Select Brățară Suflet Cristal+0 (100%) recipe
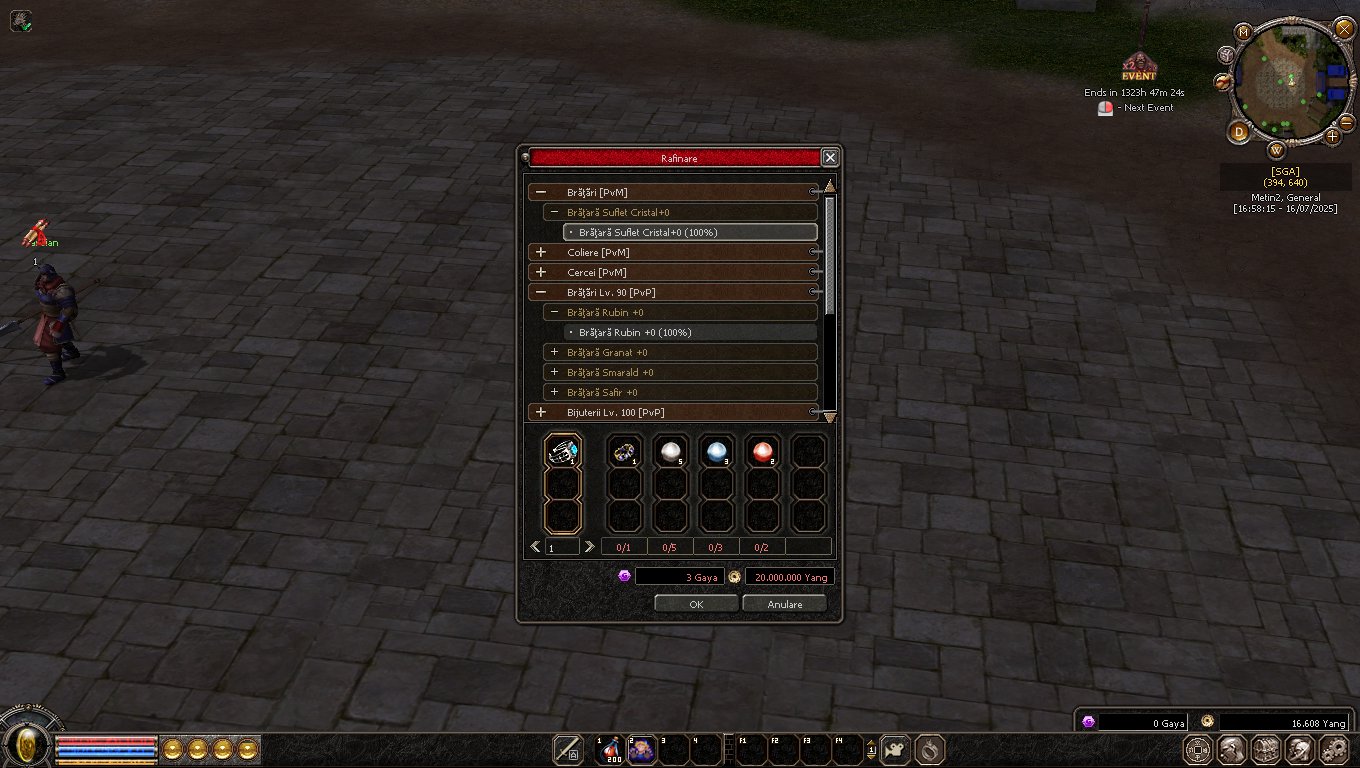Viewport: 1360px width, 768px height. point(647,232)
